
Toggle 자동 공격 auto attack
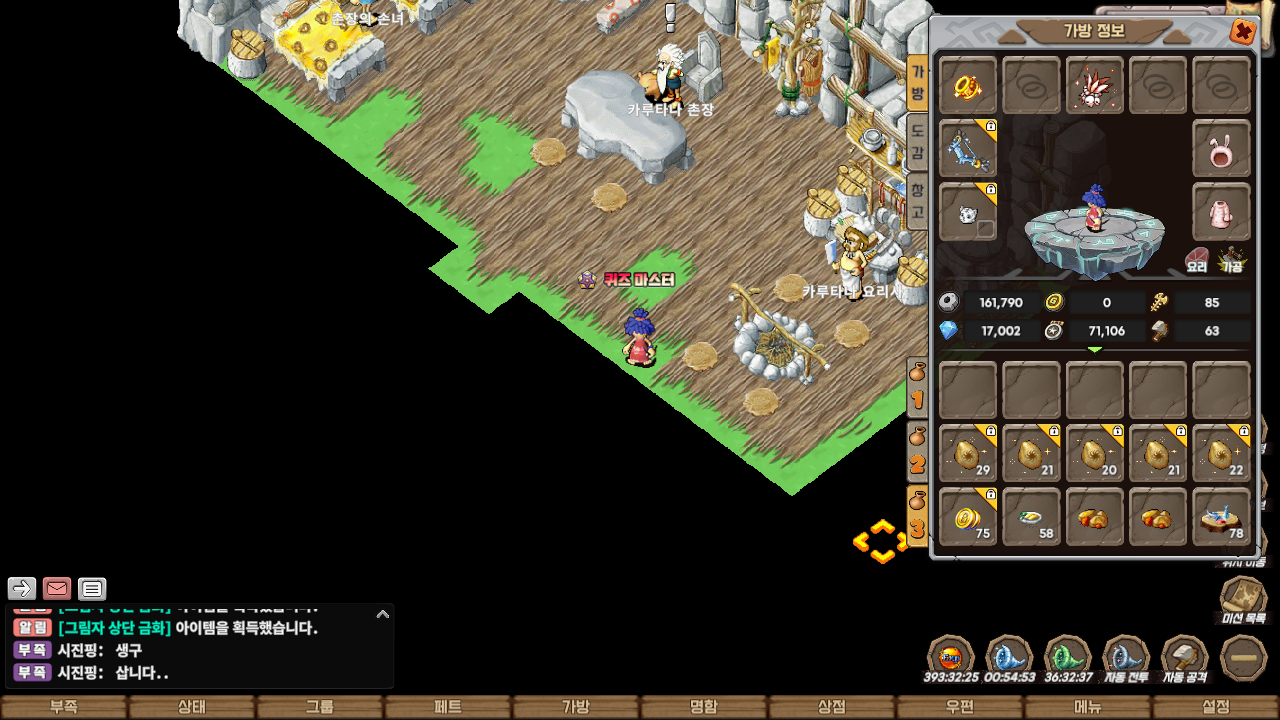pyautogui.click(x=1184, y=659)
